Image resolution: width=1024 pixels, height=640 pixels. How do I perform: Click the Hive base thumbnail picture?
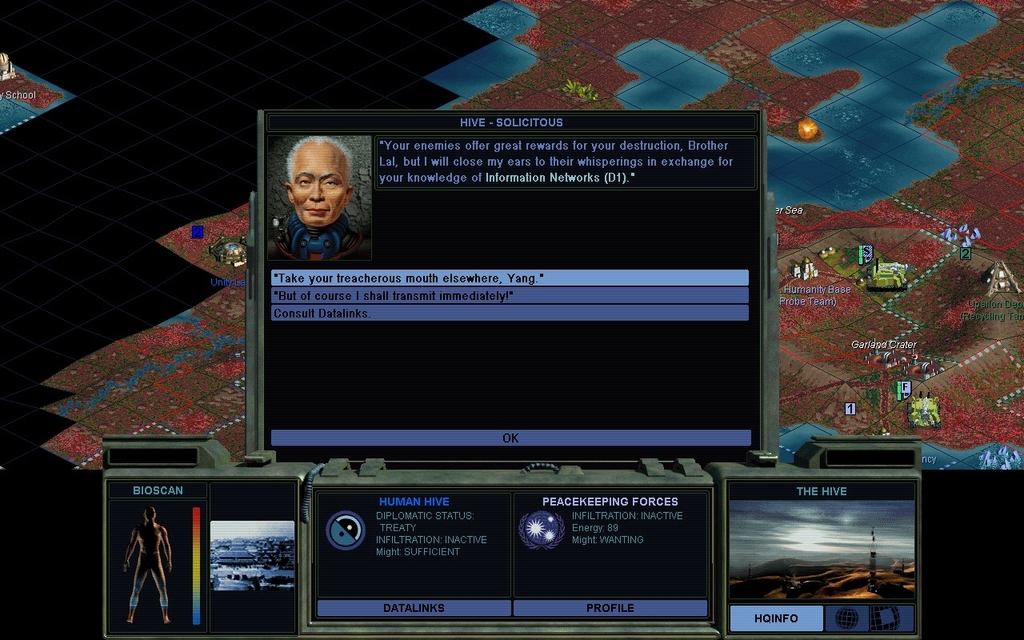click(x=252, y=555)
